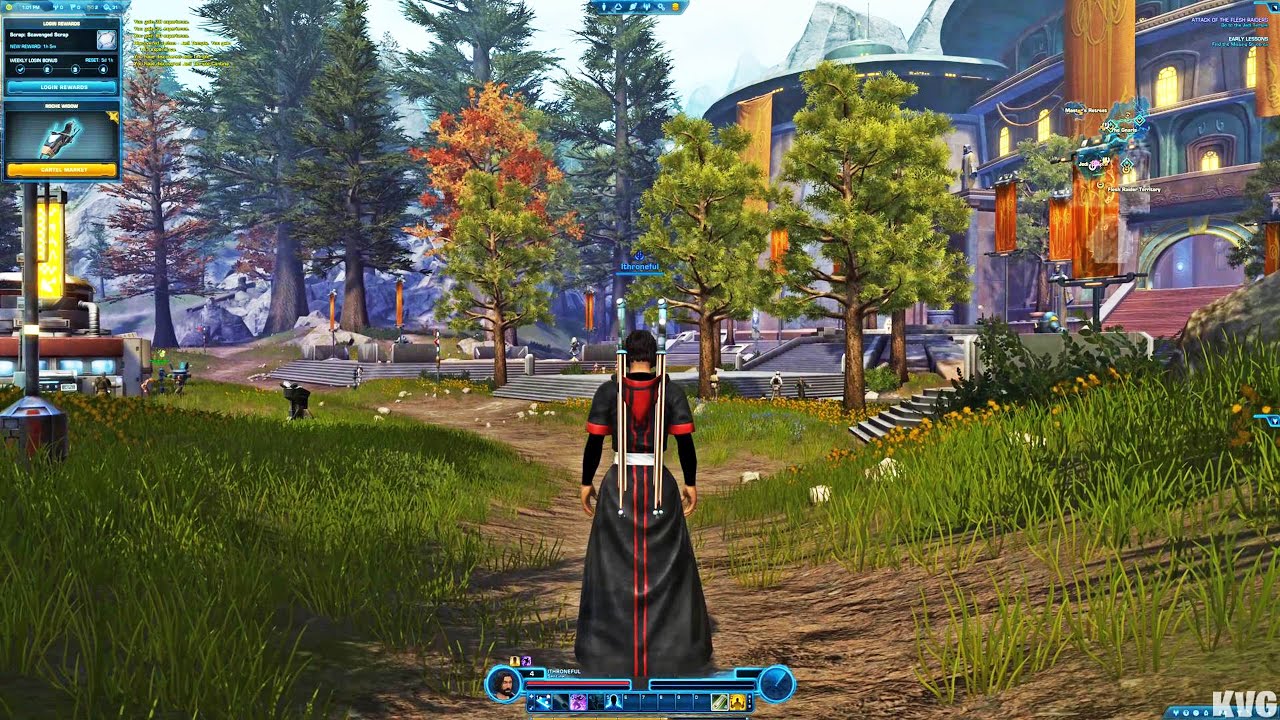This screenshot has width=1280, height=720.
Task: Activate Saber Strike in quickbar slot 1
Action: point(545,701)
